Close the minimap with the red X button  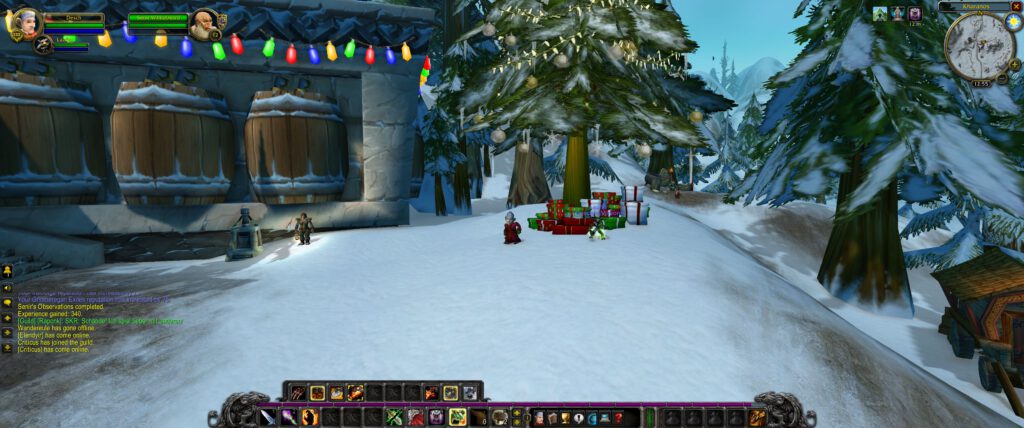click(x=1016, y=6)
